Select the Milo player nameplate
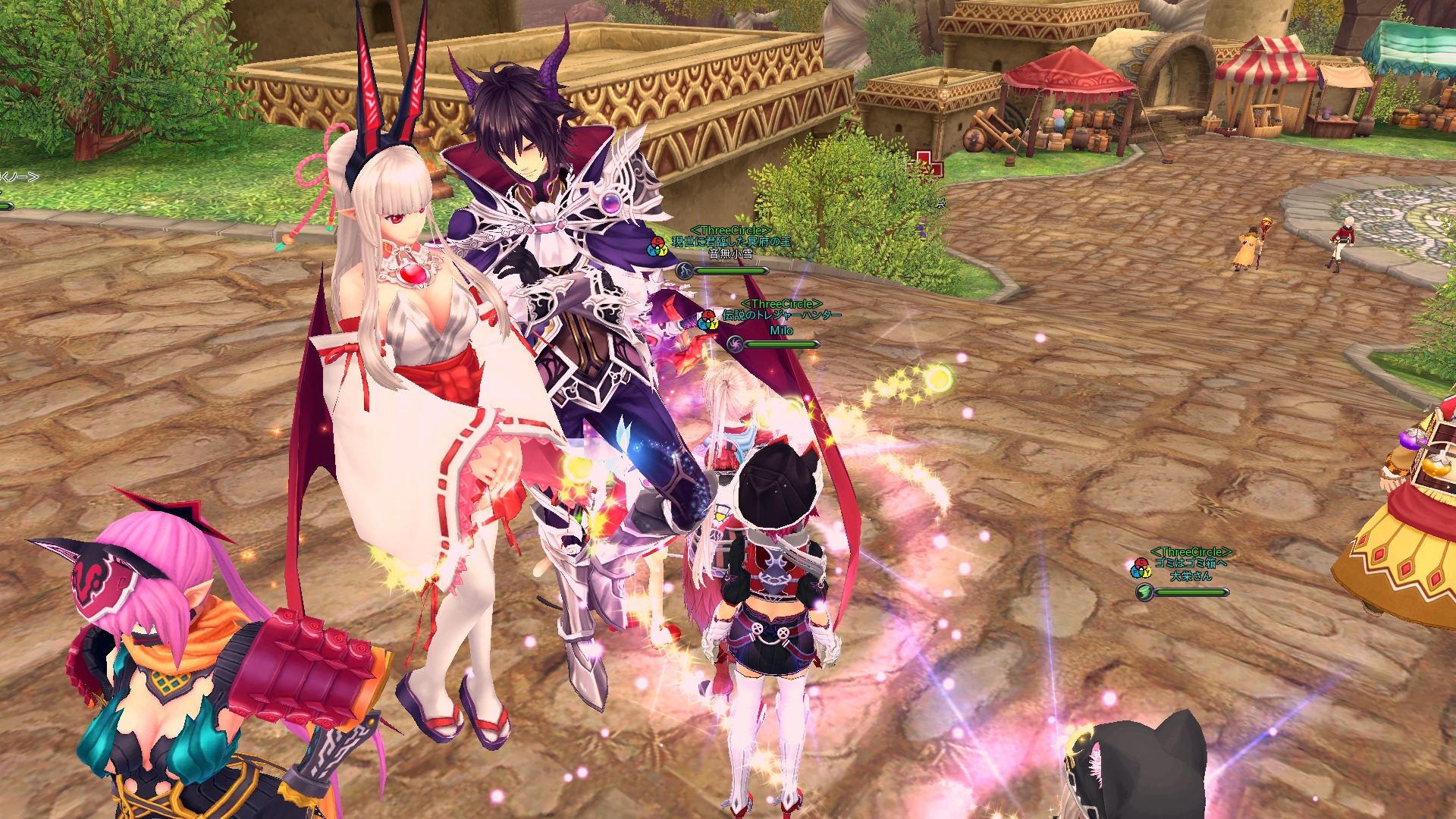Viewport: 1456px width, 819px height. tap(781, 331)
